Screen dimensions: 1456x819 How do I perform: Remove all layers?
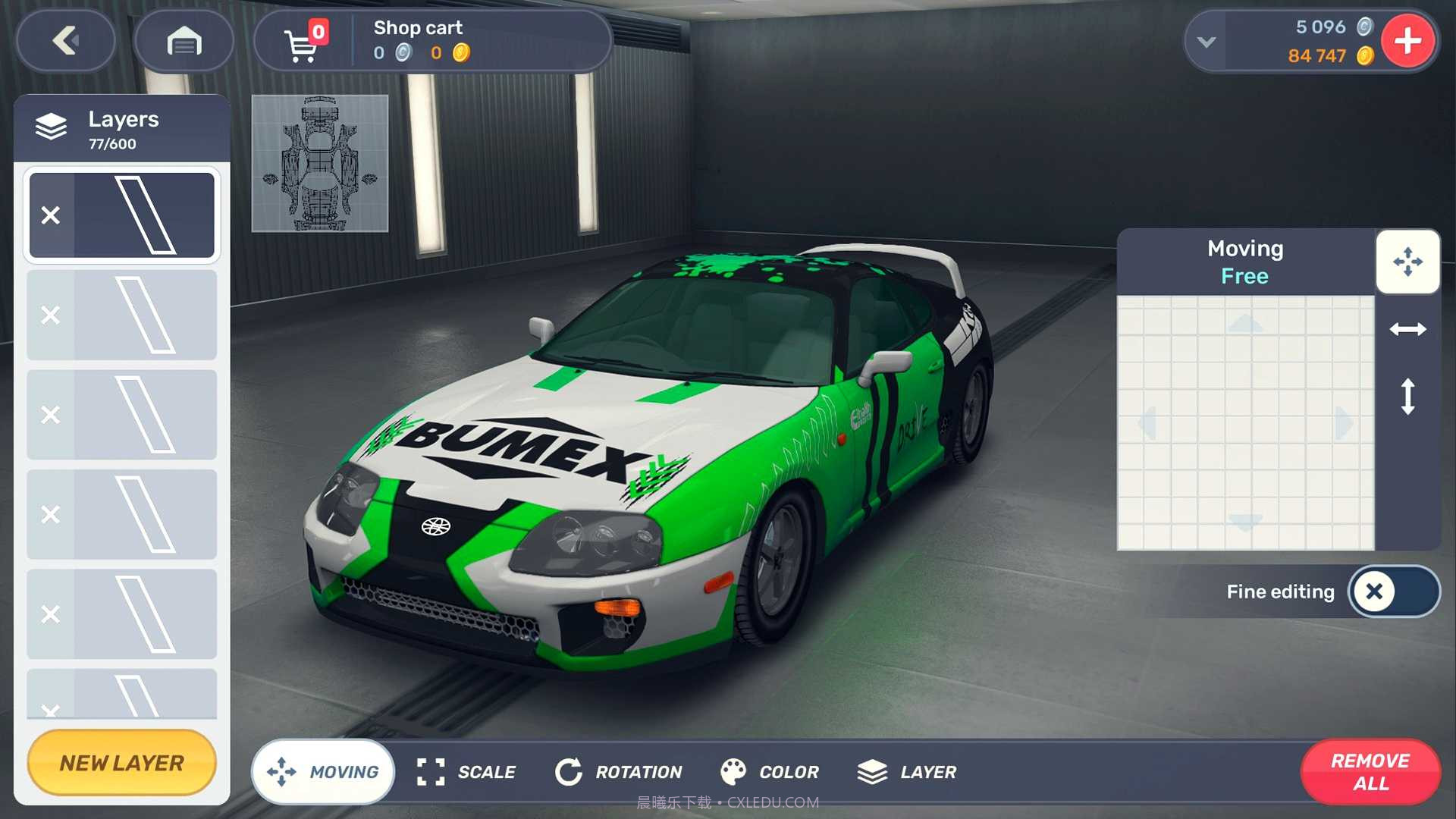click(x=1370, y=772)
